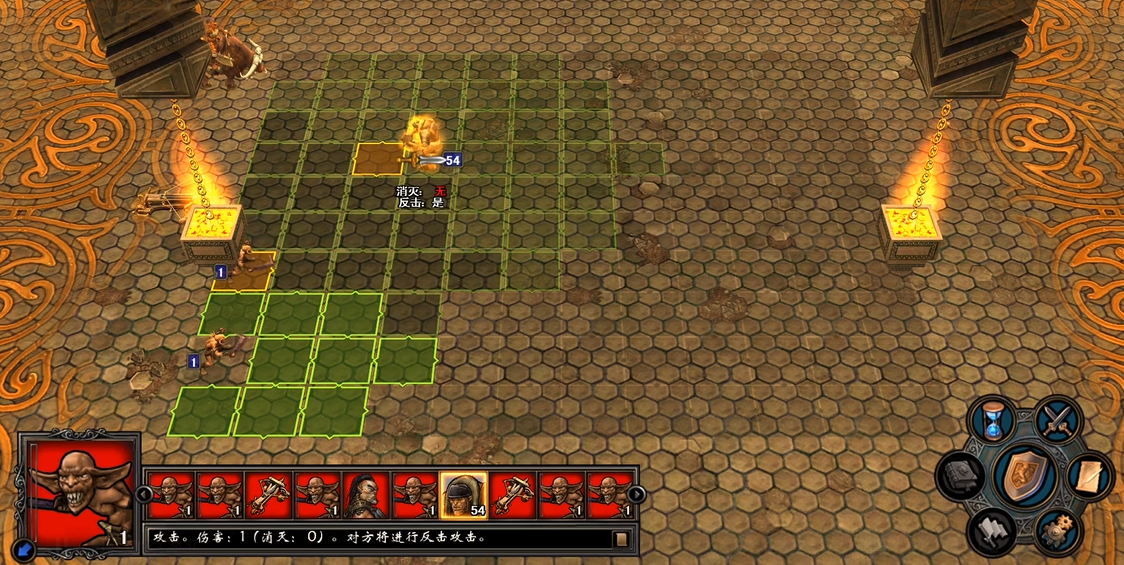Open the scroll and quill combat log
The image size is (1124, 565).
pyautogui.click(x=1089, y=477)
